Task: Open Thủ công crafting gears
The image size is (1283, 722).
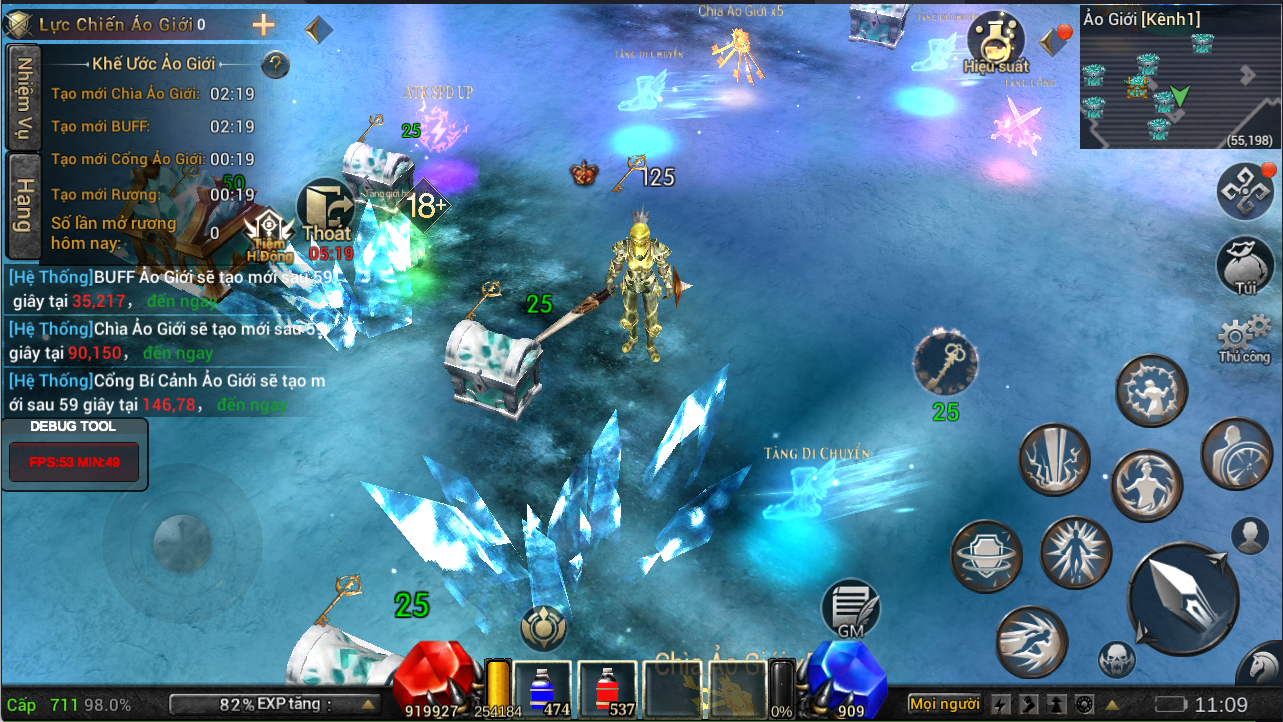Action: point(1244,338)
